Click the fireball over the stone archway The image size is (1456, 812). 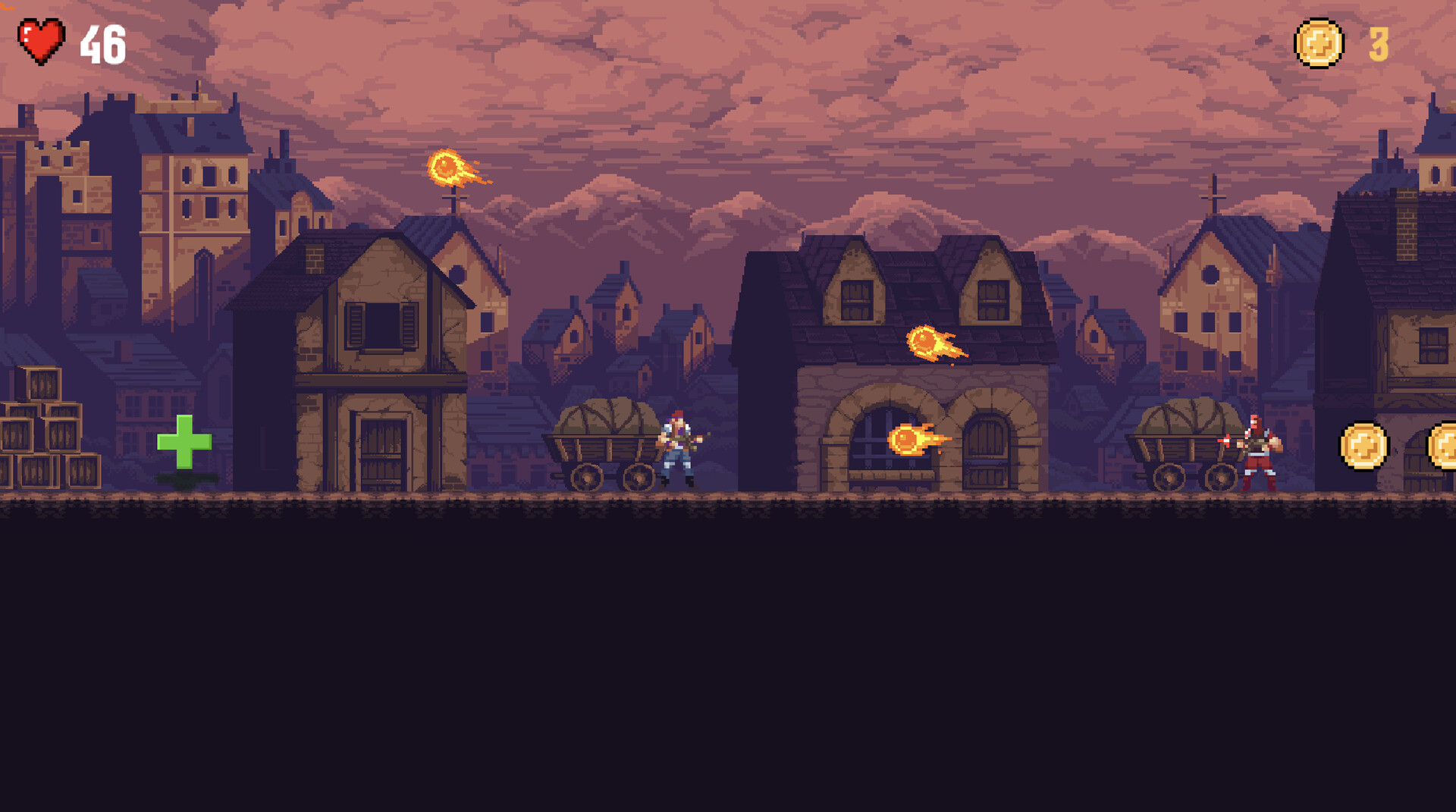[926, 339]
